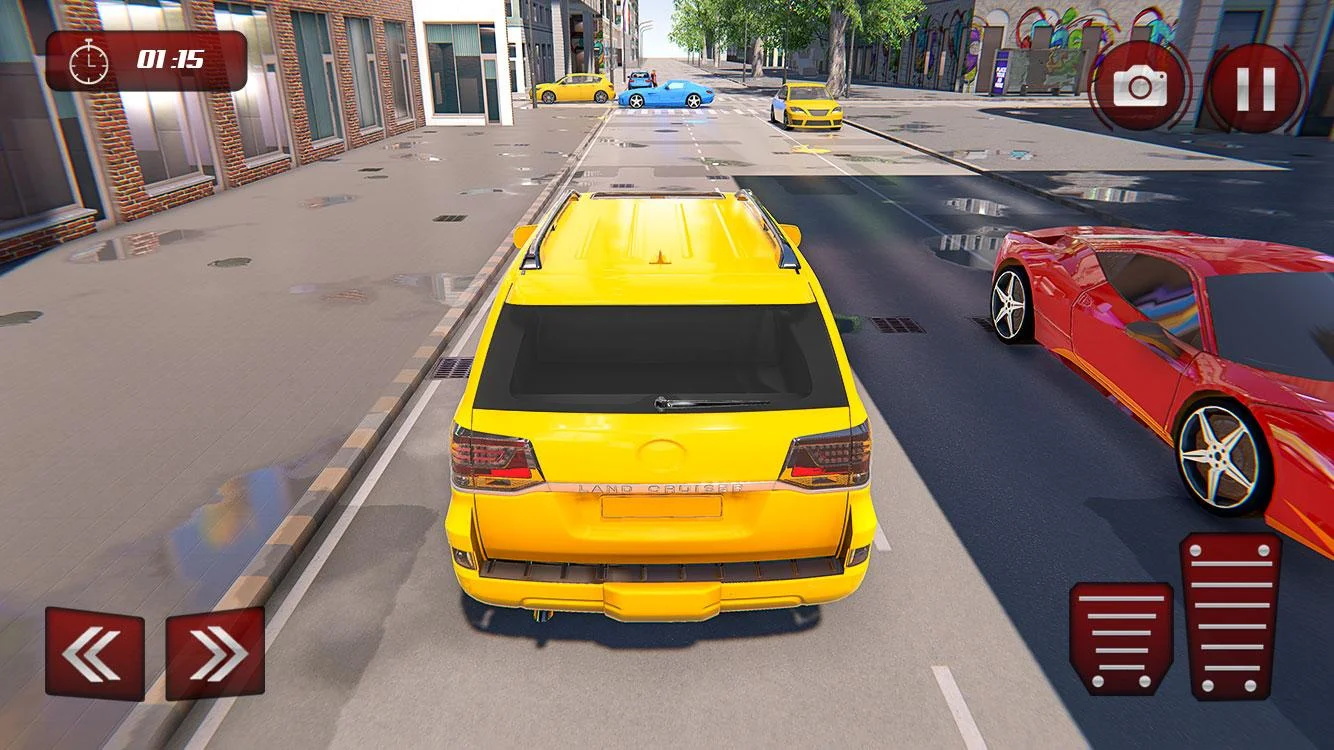This screenshot has height=750, width=1334.
Task: Tap the camera view button
Action: (1140, 88)
